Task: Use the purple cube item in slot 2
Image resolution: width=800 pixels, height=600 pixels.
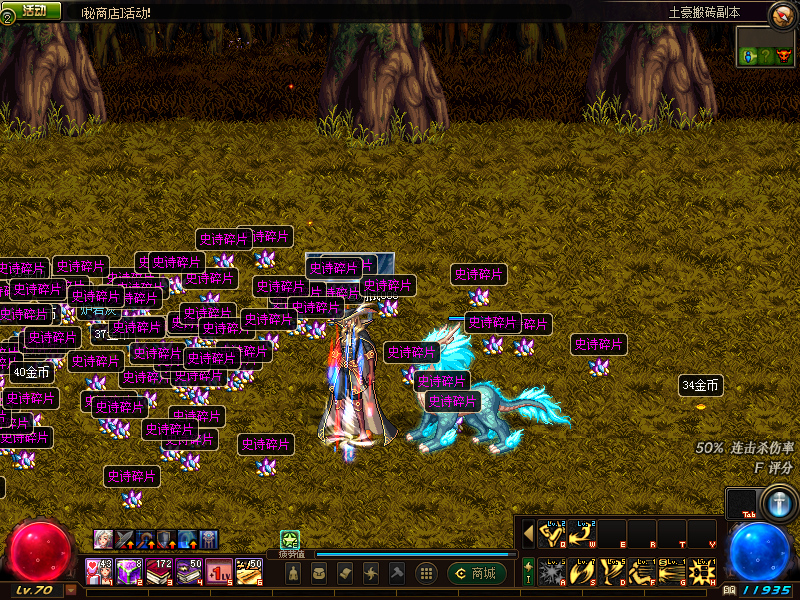Action: click(130, 571)
